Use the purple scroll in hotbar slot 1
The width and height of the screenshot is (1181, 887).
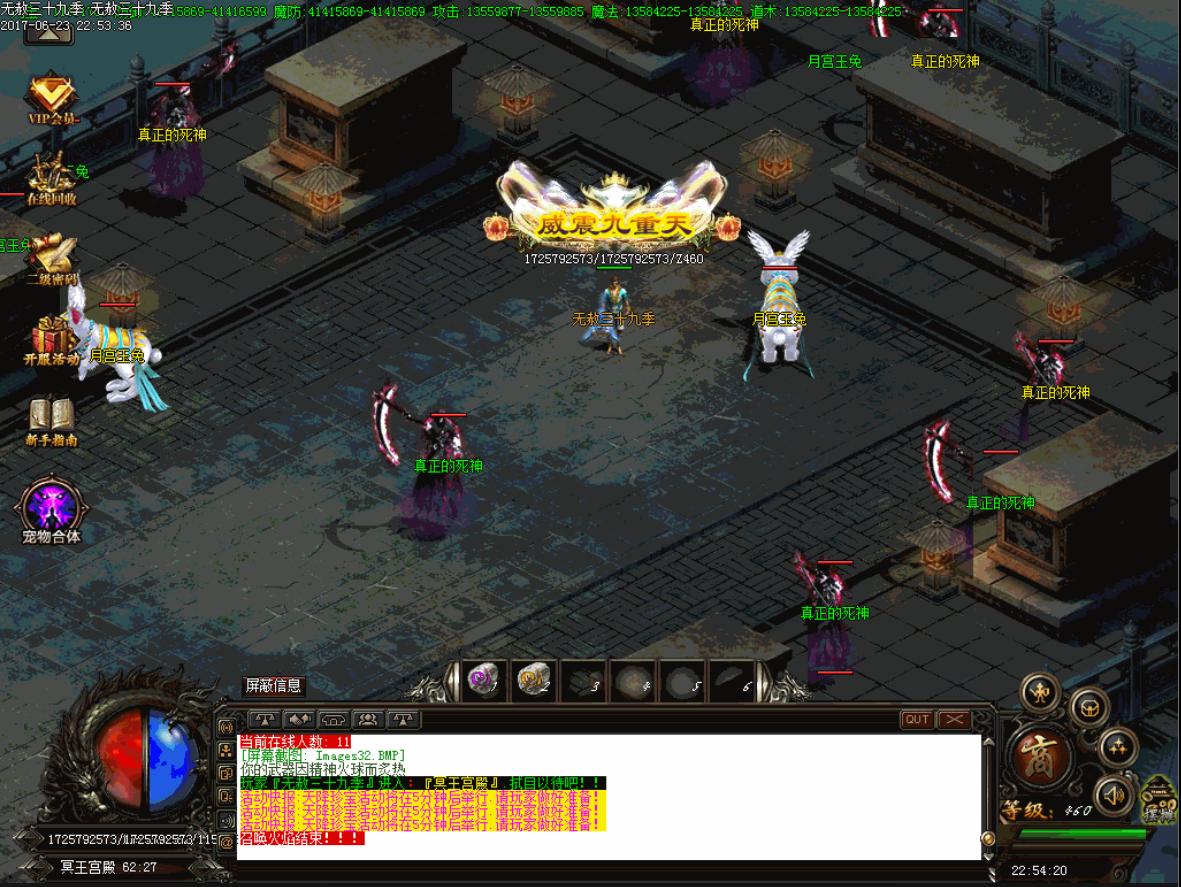485,680
